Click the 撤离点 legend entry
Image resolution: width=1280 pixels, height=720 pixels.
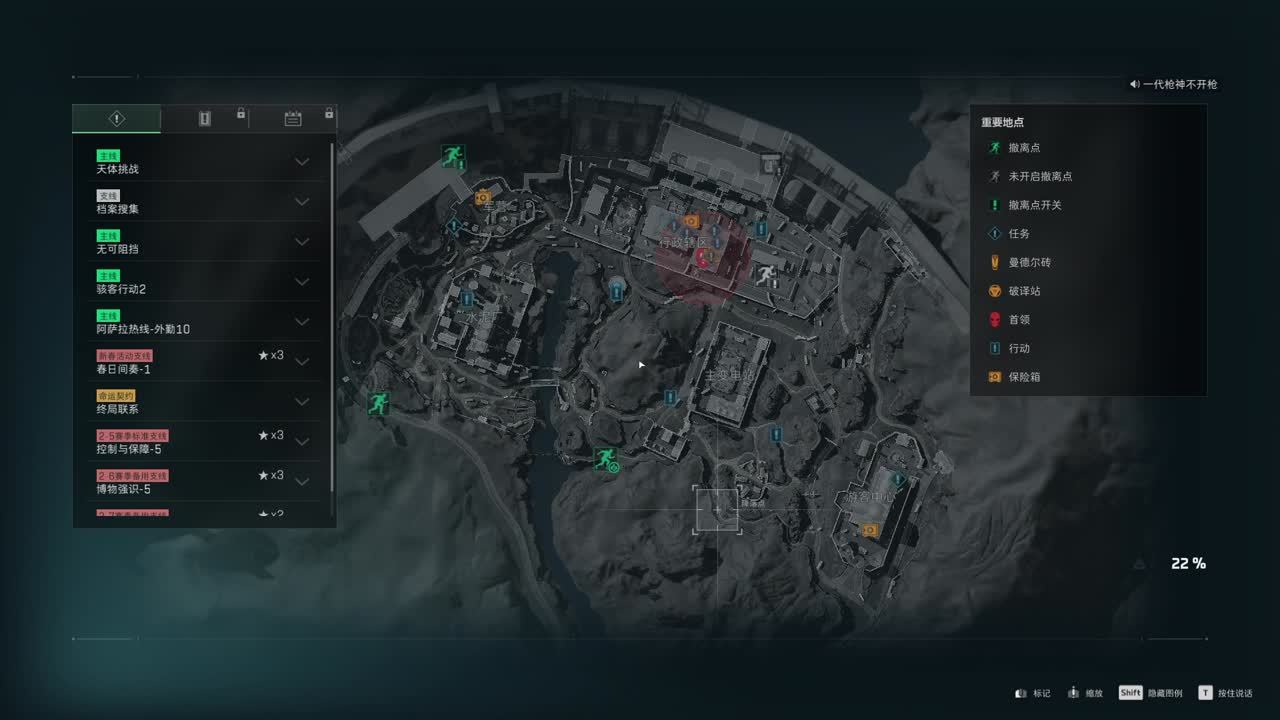1025,148
